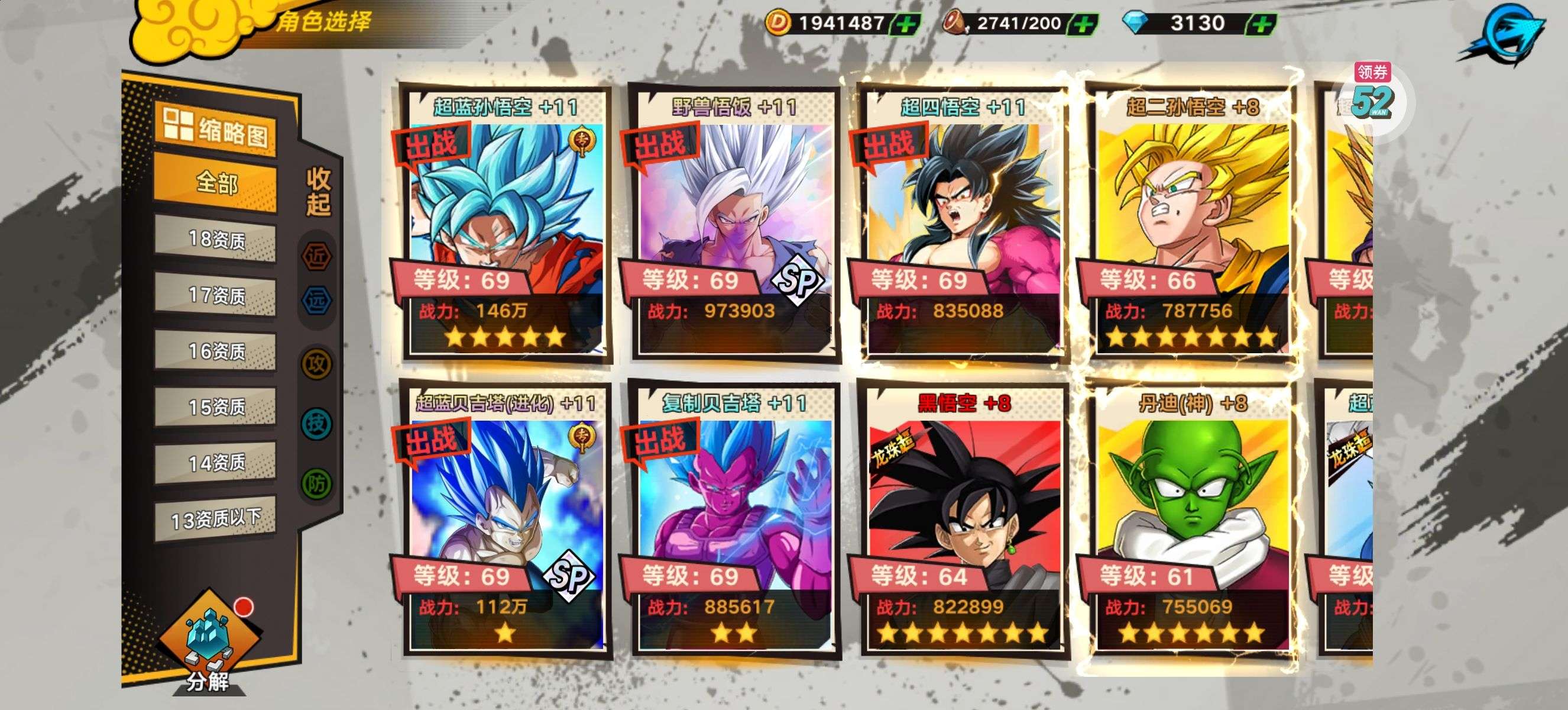Filter by the 近 melee type icon
Screen dimensions: 1568x710
[316, 256]
